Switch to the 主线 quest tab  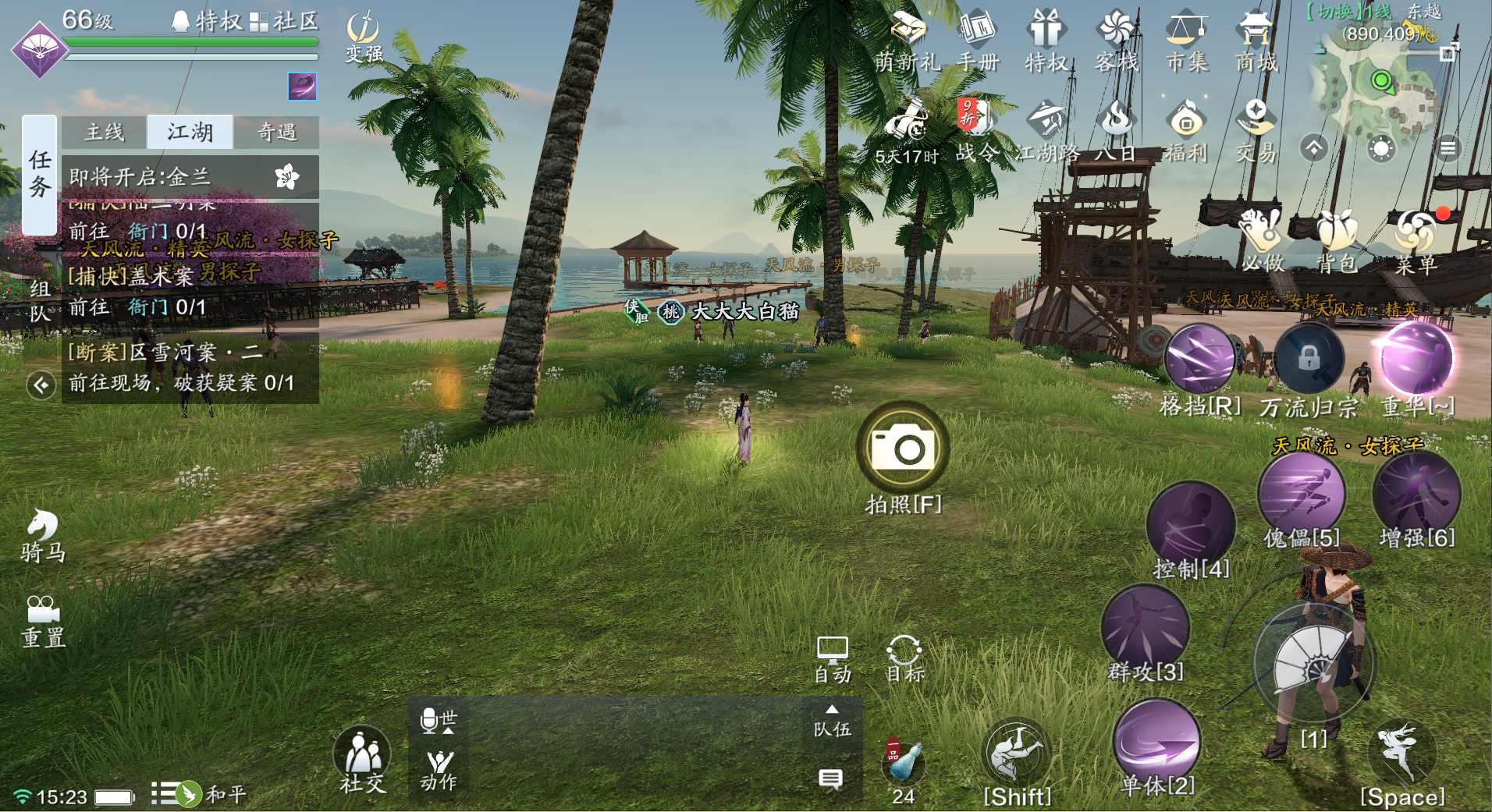(x=105, y=133)
